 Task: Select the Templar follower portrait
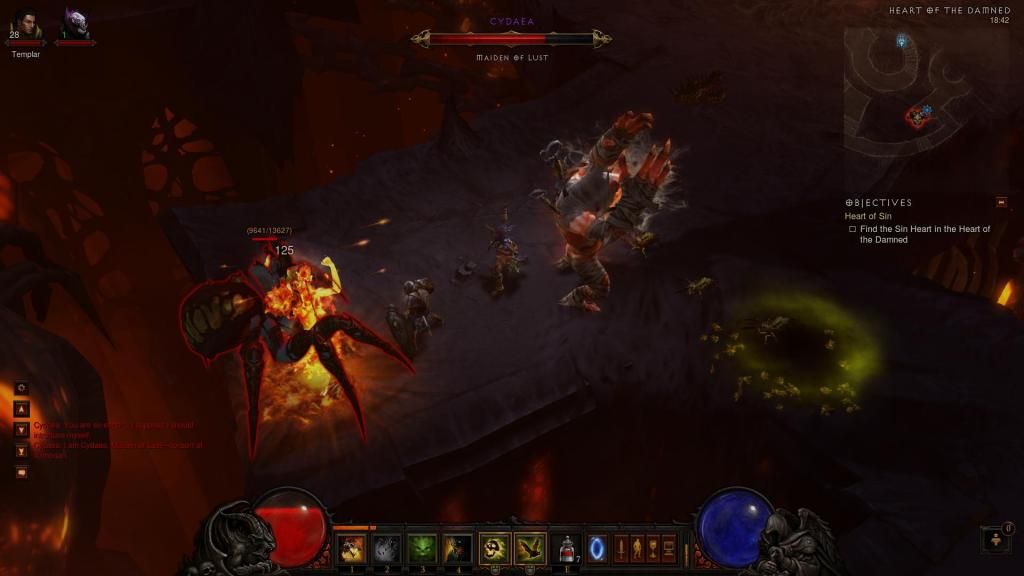click(x=26, y=24)
